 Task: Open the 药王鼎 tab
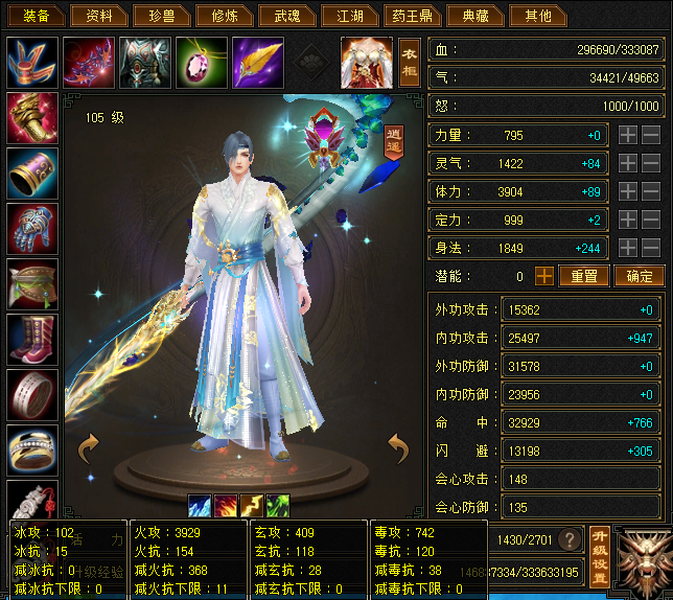click(411, 15)
